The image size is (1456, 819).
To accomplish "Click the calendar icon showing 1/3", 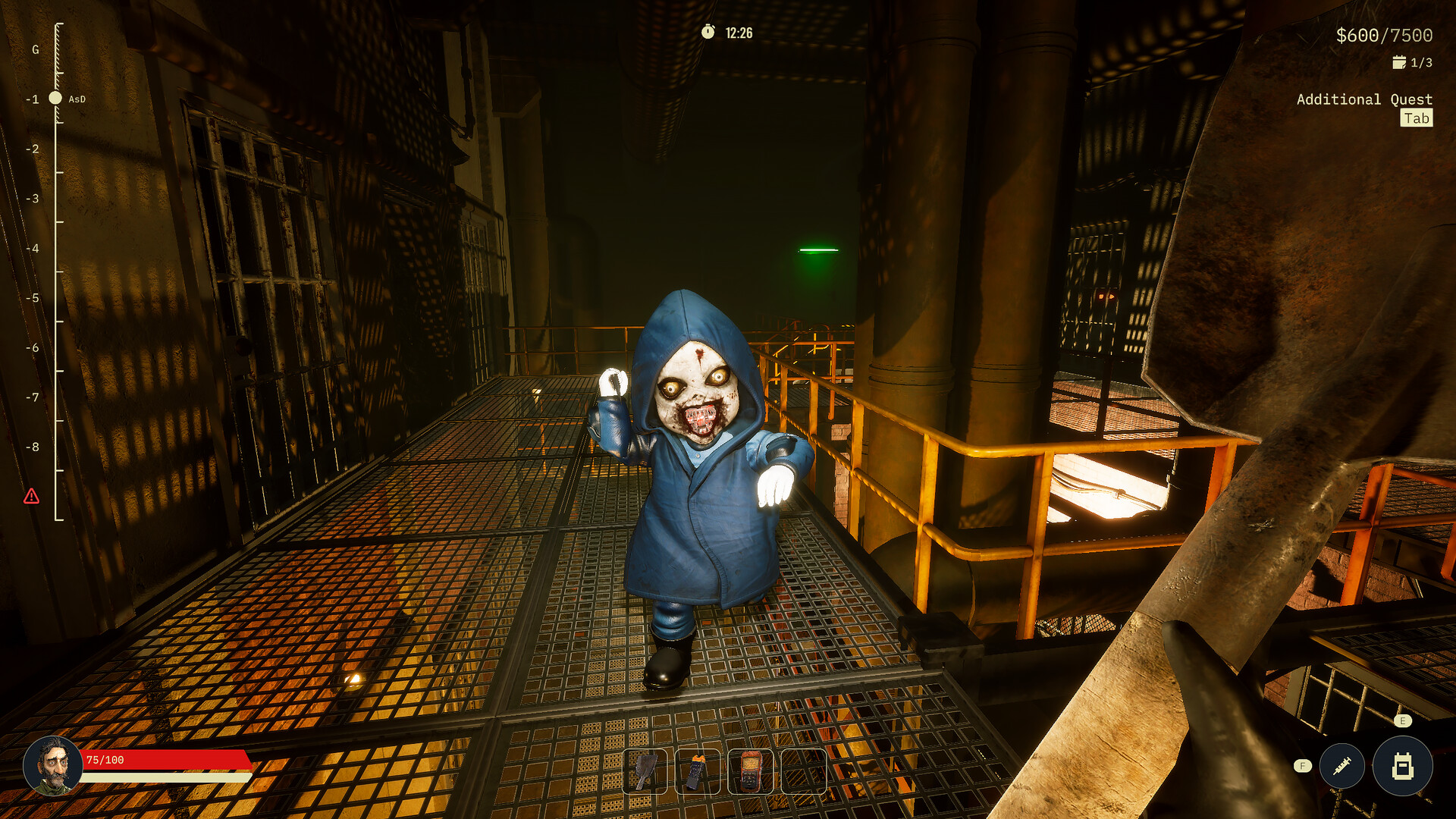I will pos(1400,62).
